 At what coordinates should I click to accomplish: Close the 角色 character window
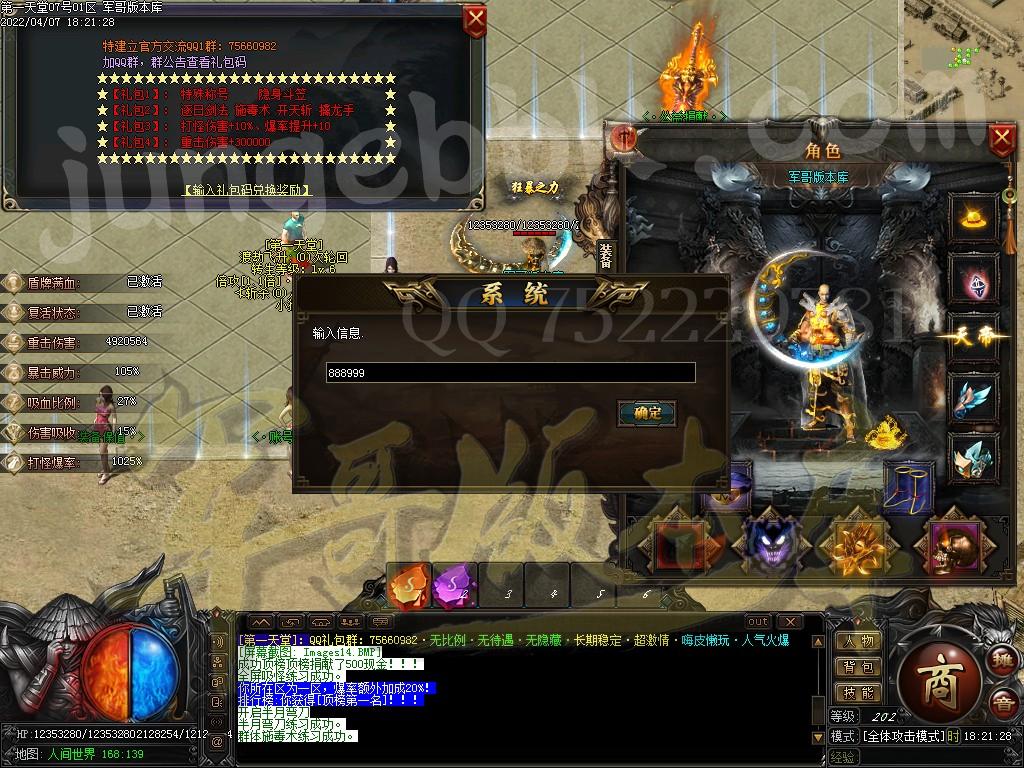pyautogui.click(x=1001, y=139)
